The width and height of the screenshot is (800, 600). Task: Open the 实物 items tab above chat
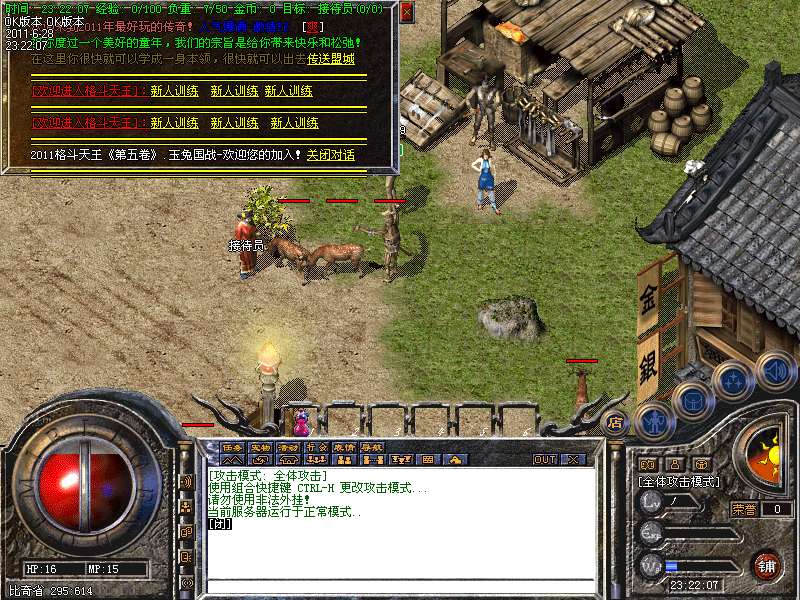[261, 447]
